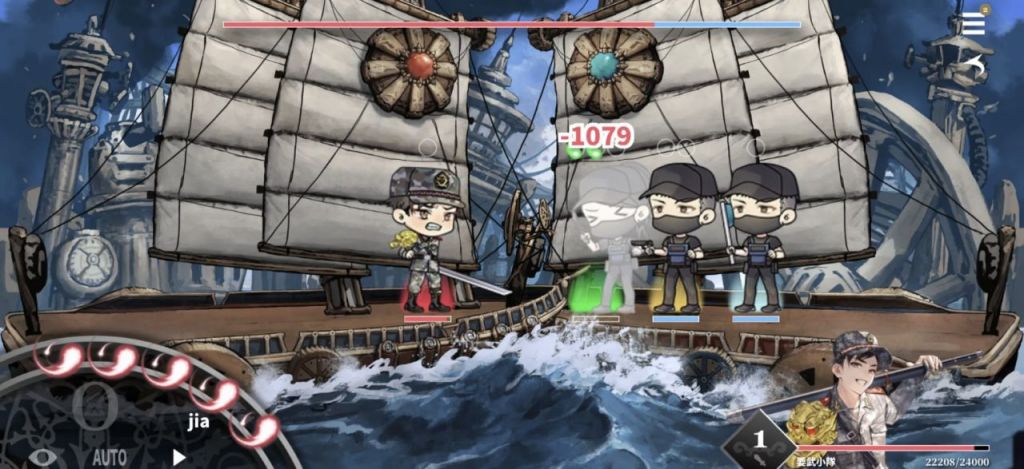Open the hamburger menu
The height and width of the screenshot is (469, 1024).
click(x=973, y=23)
